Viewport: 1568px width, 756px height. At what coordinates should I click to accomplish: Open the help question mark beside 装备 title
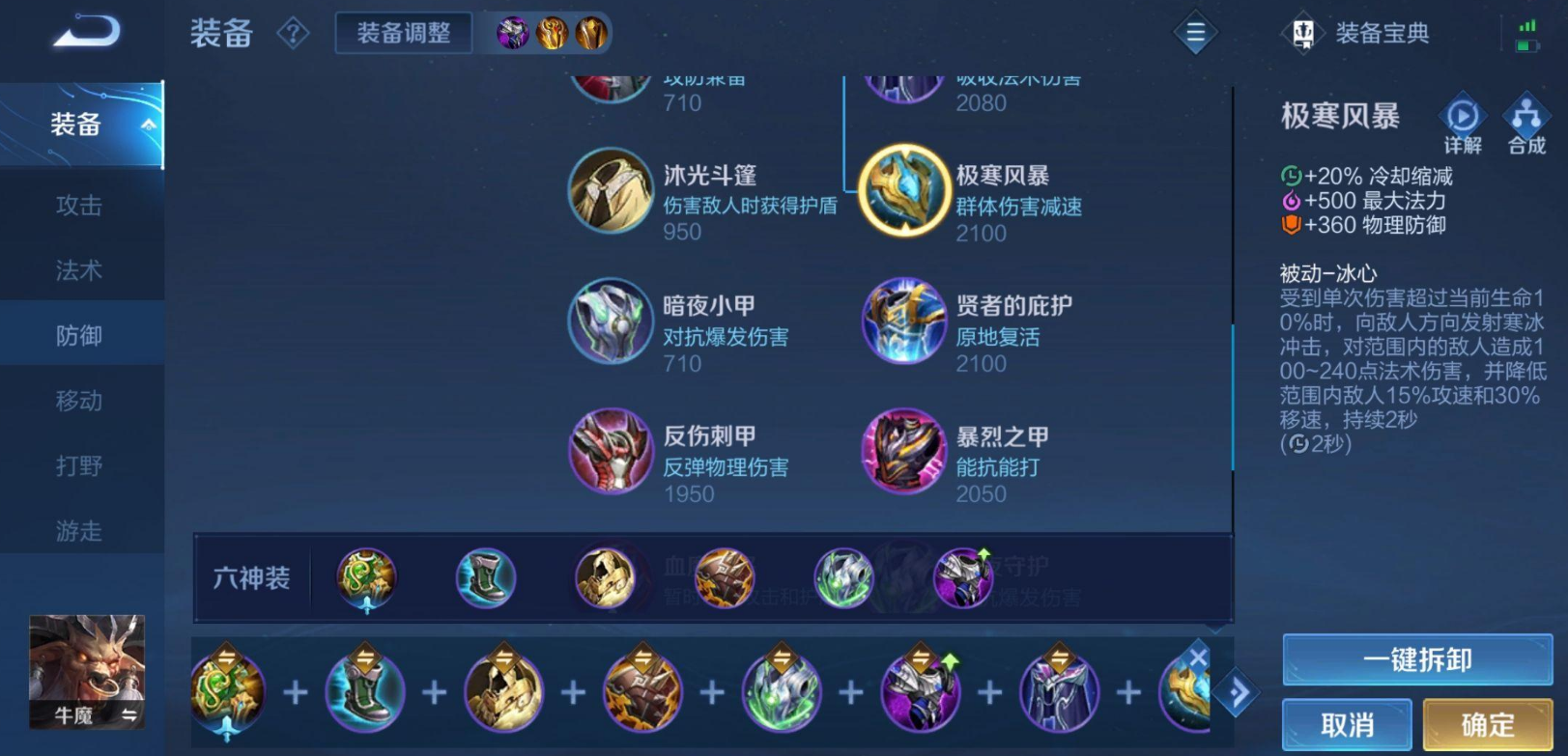293,32
